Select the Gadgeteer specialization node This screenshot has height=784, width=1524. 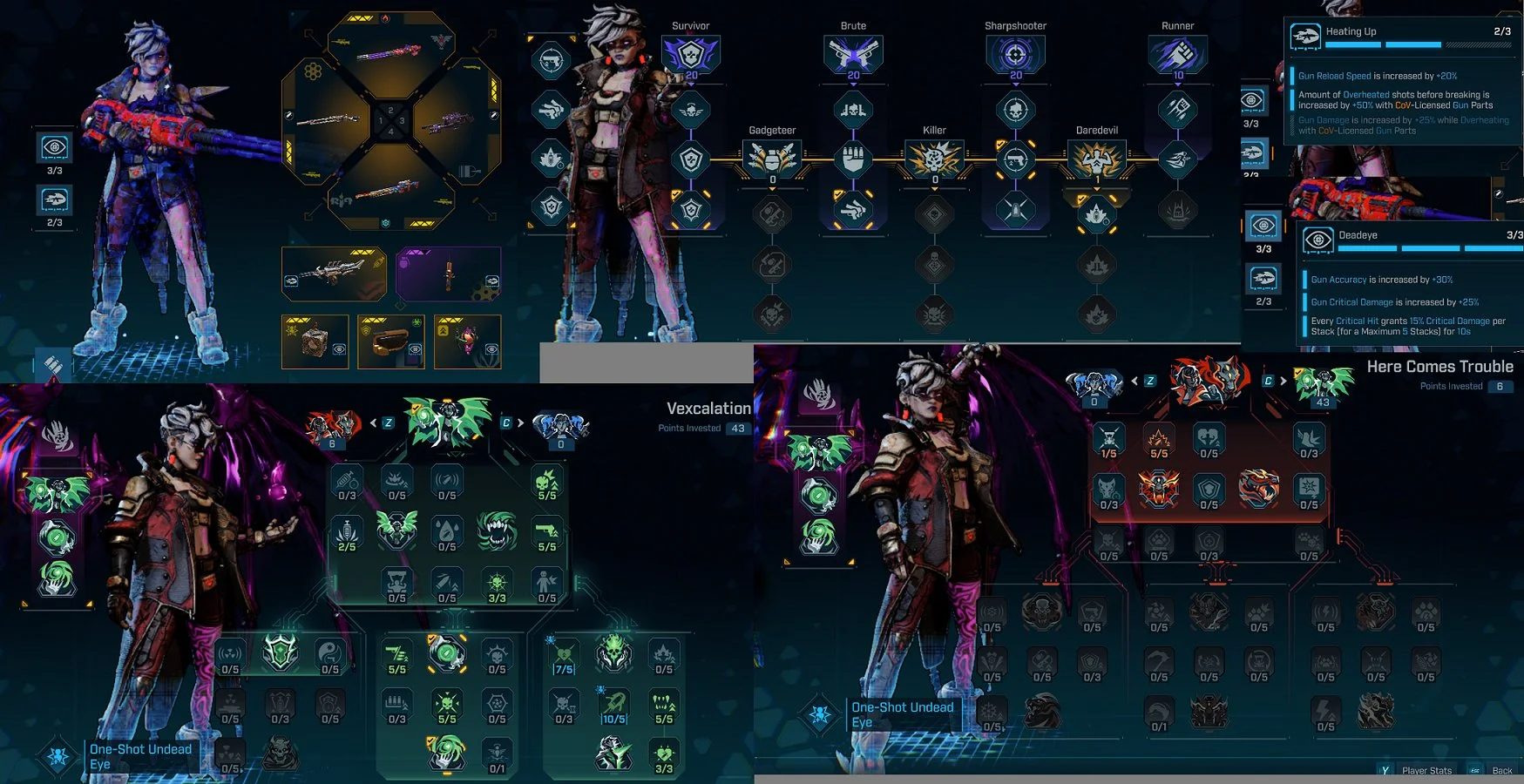[x=772, y=159]
